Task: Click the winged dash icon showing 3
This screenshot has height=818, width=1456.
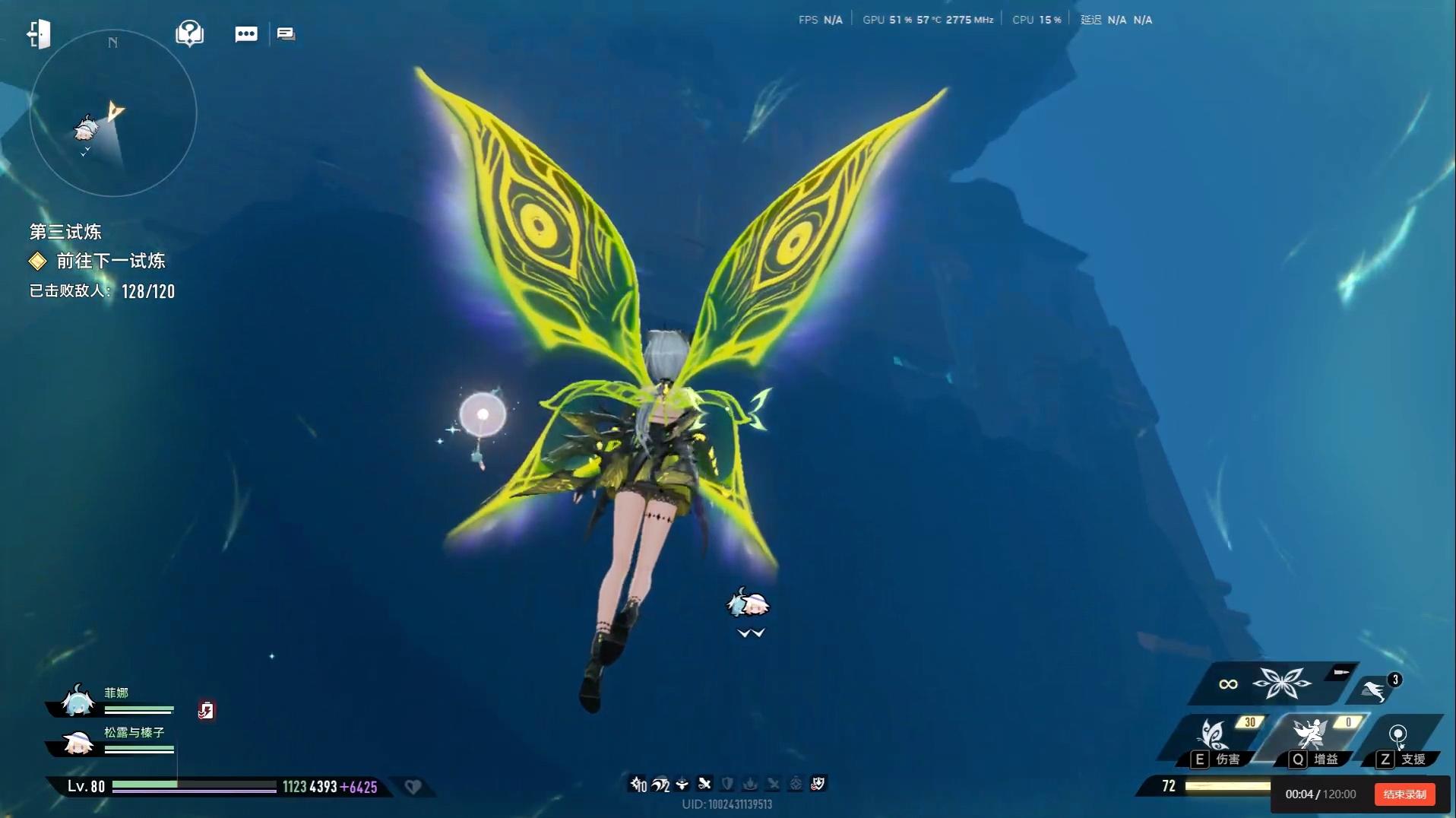Action: (x=1375, y=690)
